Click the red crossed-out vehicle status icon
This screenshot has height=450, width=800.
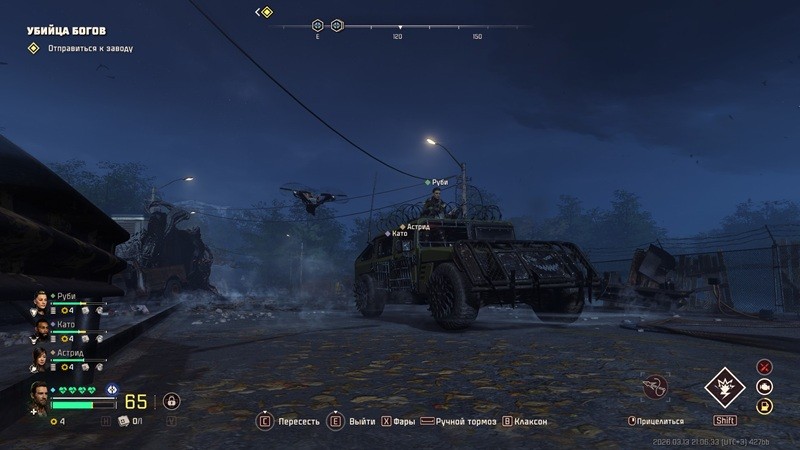pos(765,367)
